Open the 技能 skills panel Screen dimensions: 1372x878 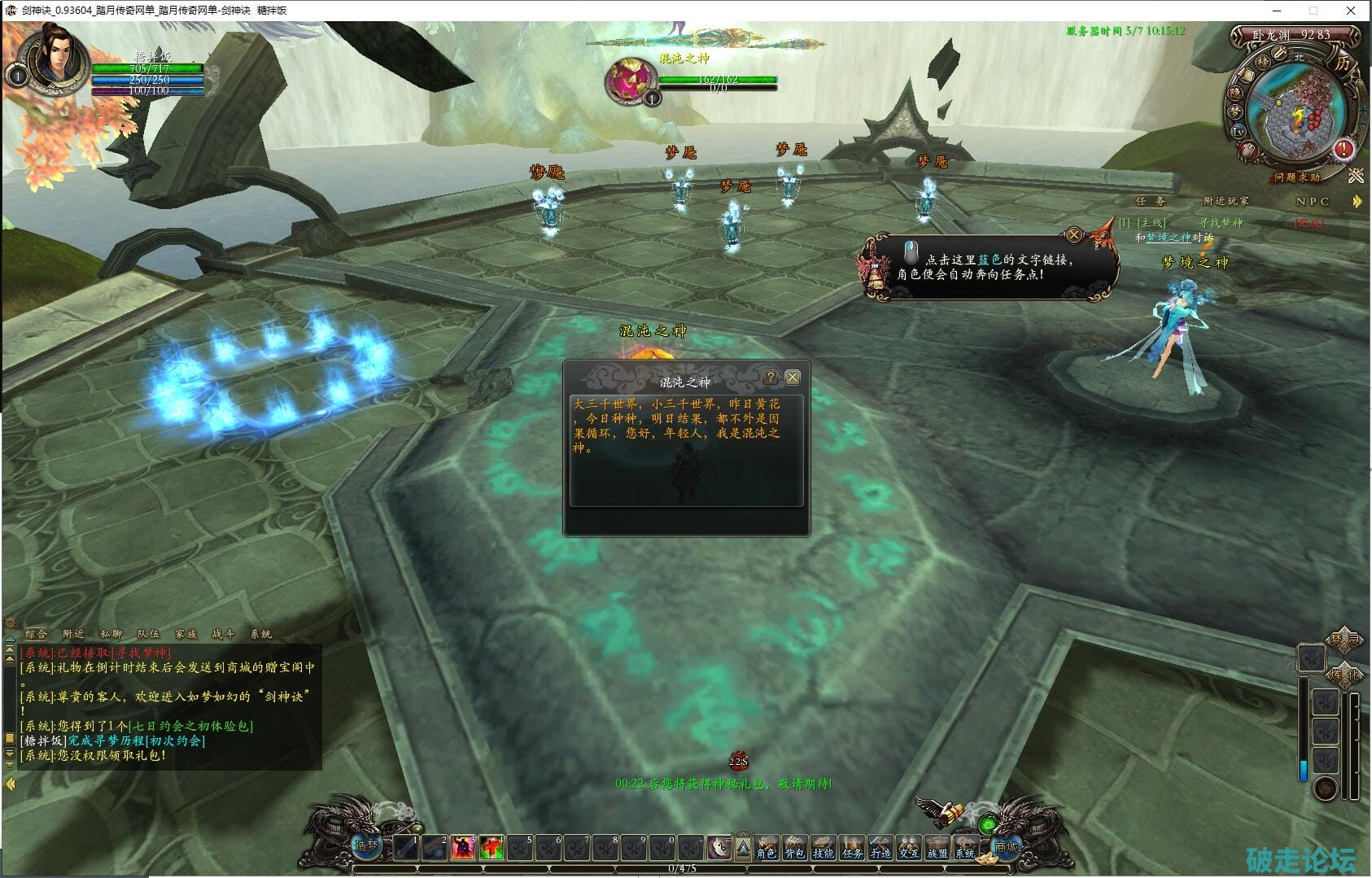point(823,848)
